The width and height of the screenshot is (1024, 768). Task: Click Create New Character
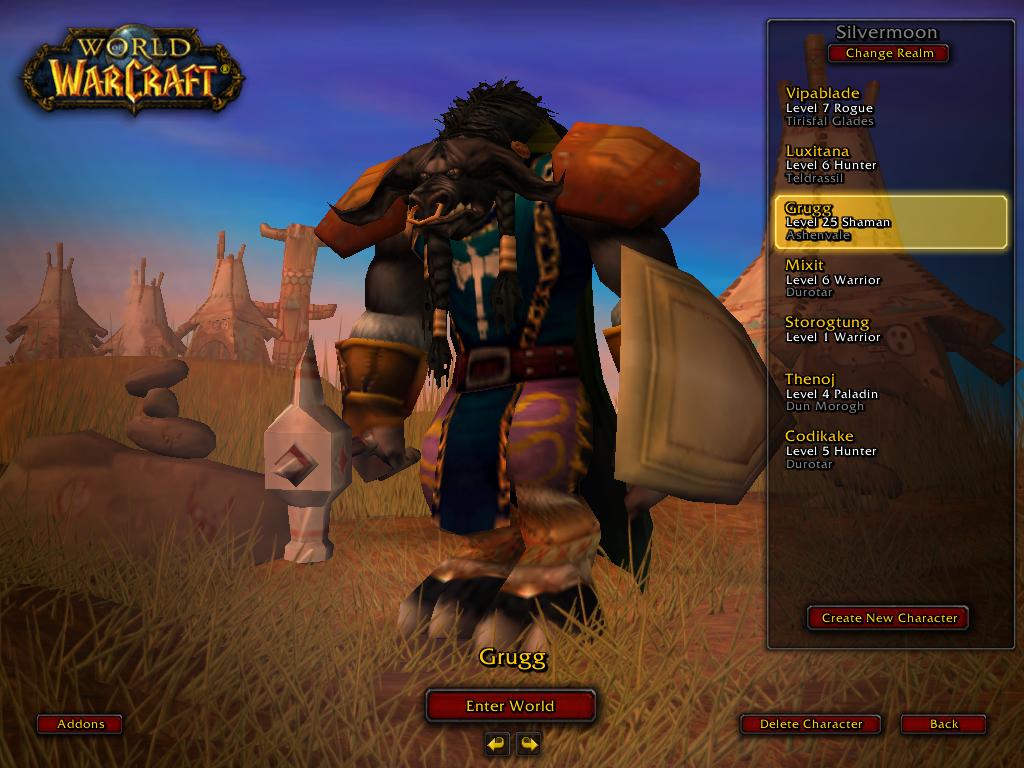pos(888,618)
